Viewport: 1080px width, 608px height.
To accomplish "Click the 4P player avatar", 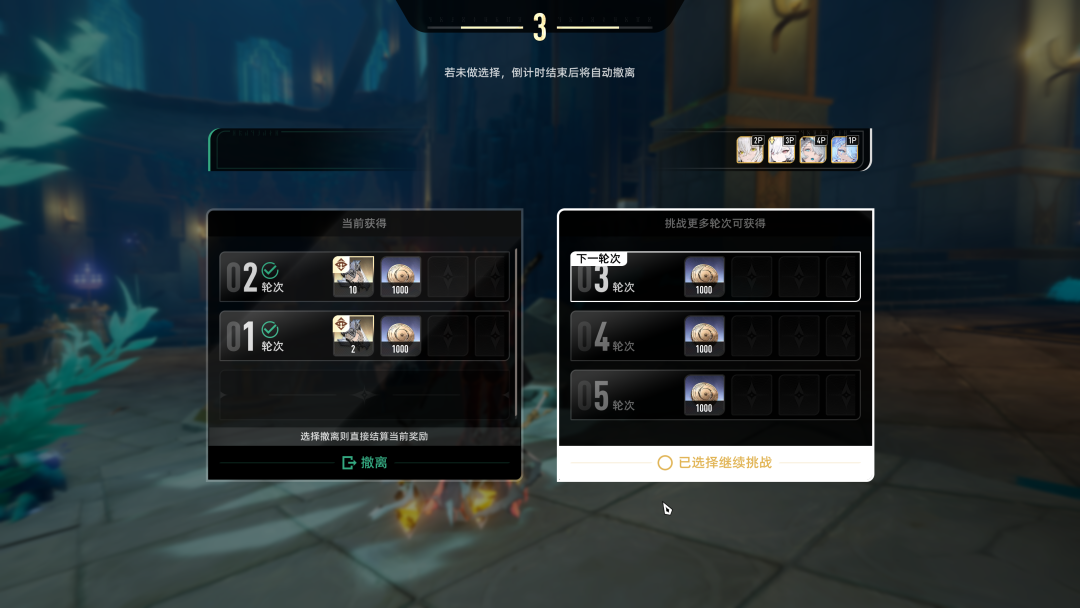I will [813, 150].
